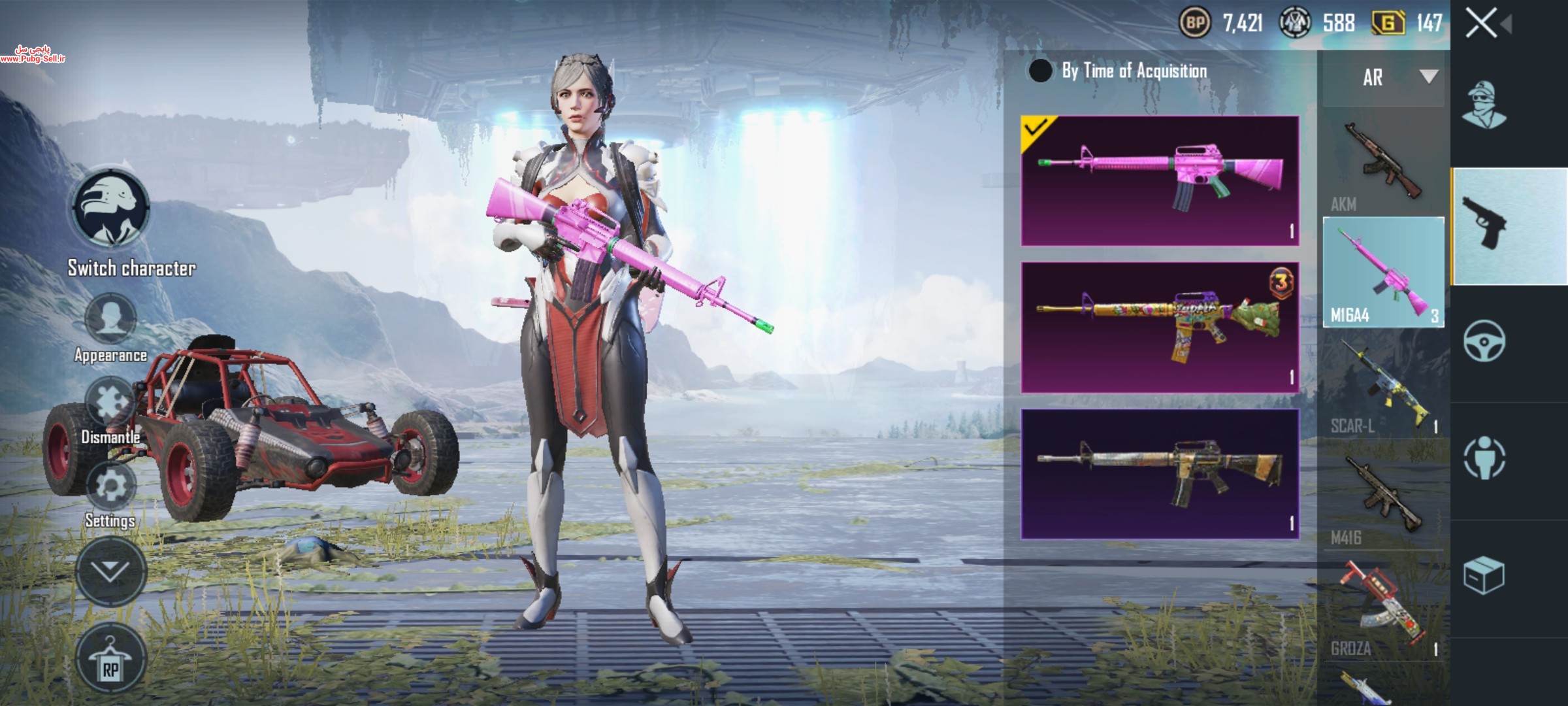Choose M416 in the weapon list
Screen dimensions: 1568x706
pyautogui.click(x=1382, y=497)
